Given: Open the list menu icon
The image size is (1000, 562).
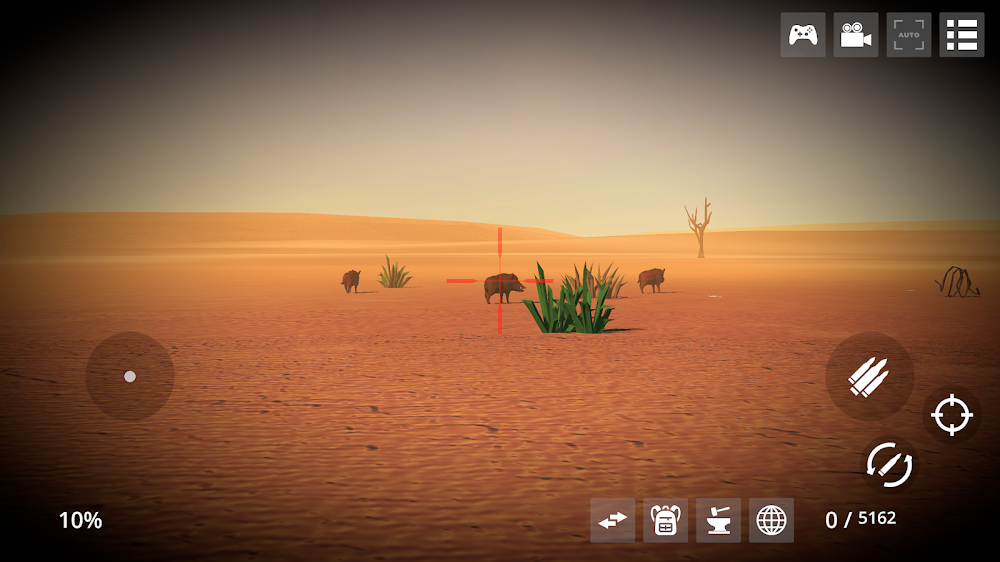Looking at the screenshot, I should point(962,35).
